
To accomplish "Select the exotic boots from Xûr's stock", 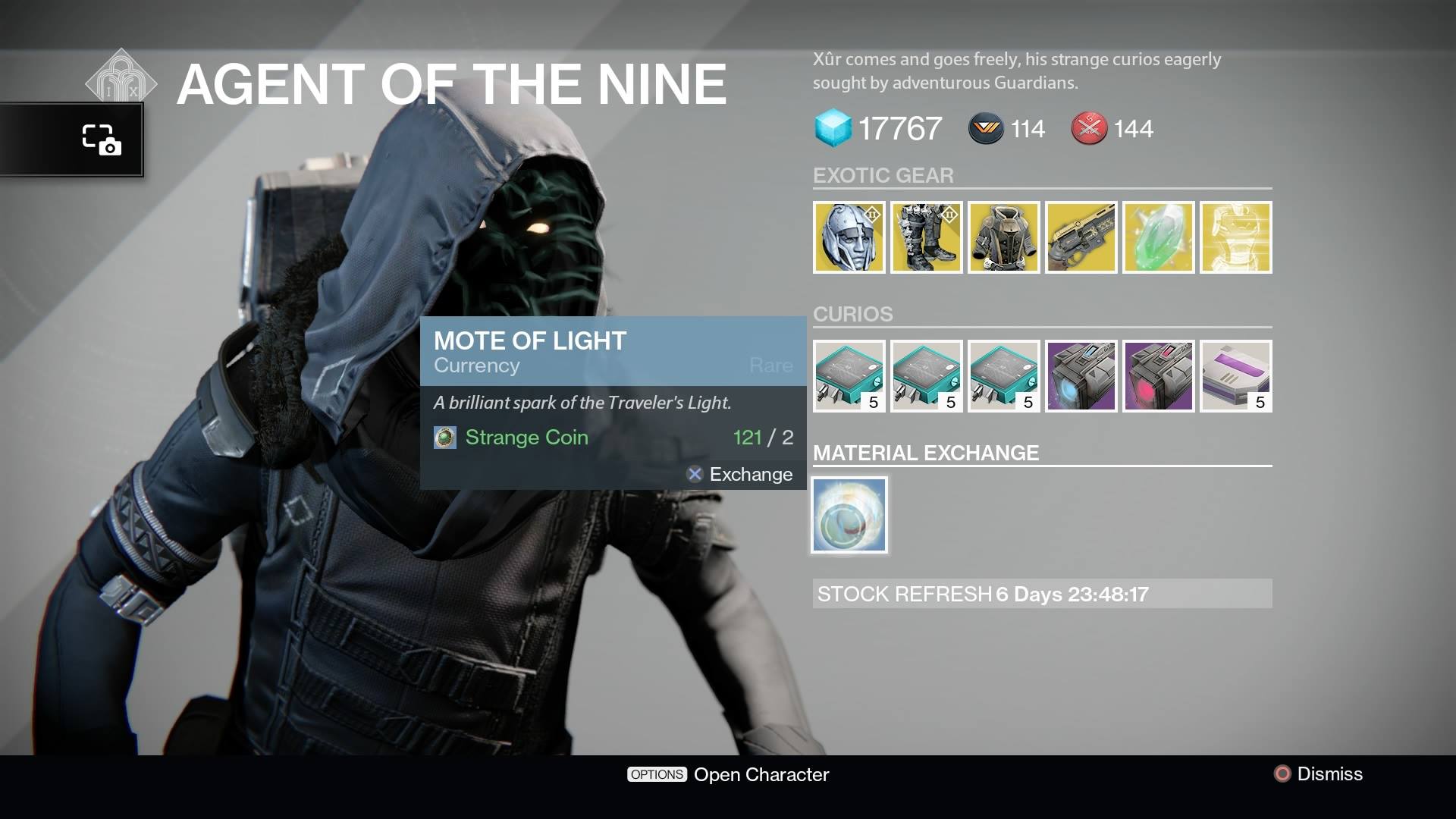I will click(927, 237).
